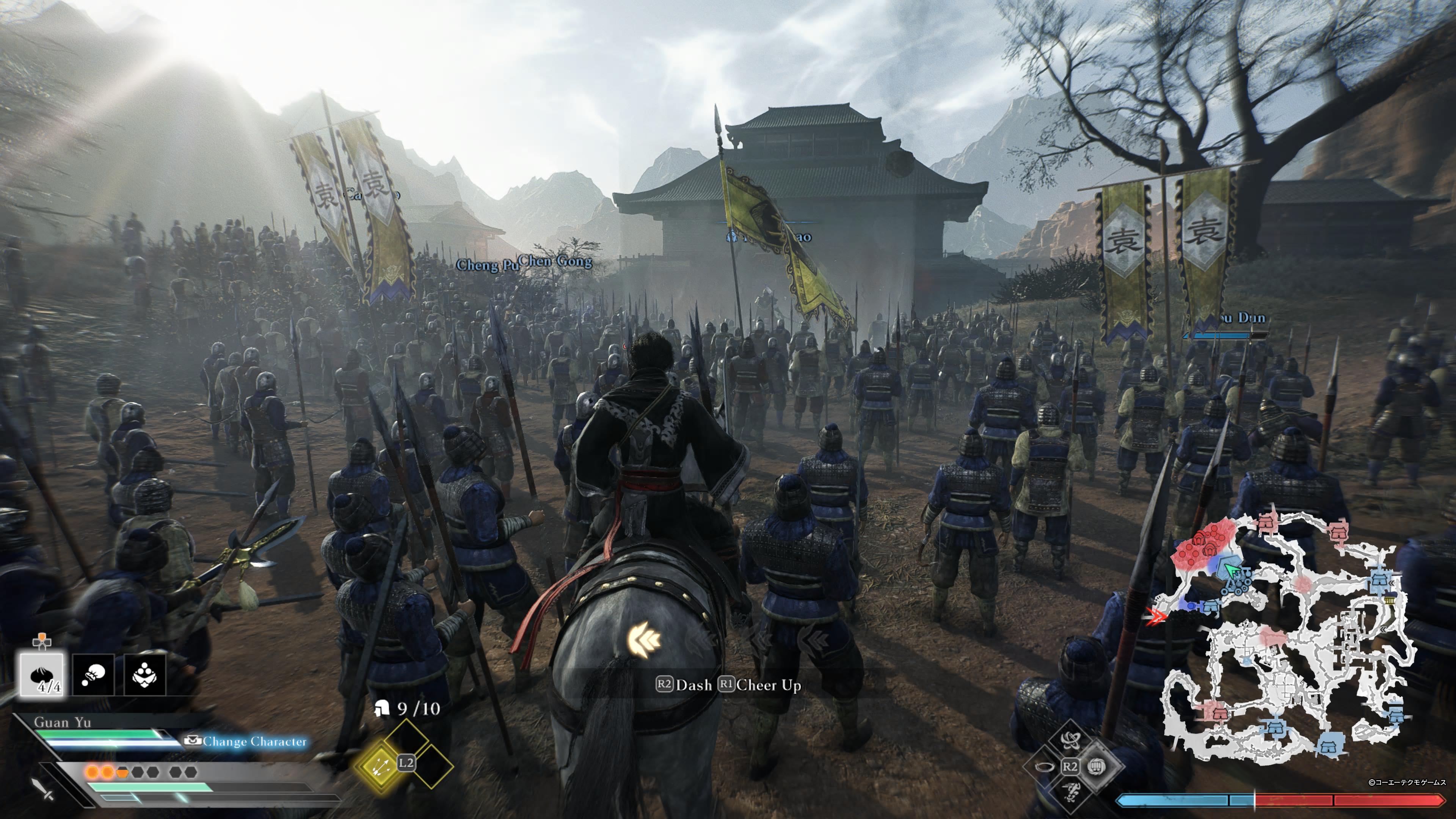This screenshot has width=1456, height=819.
Task: Select the running figure battle art icon
Action: click(x=1070, y=791)
